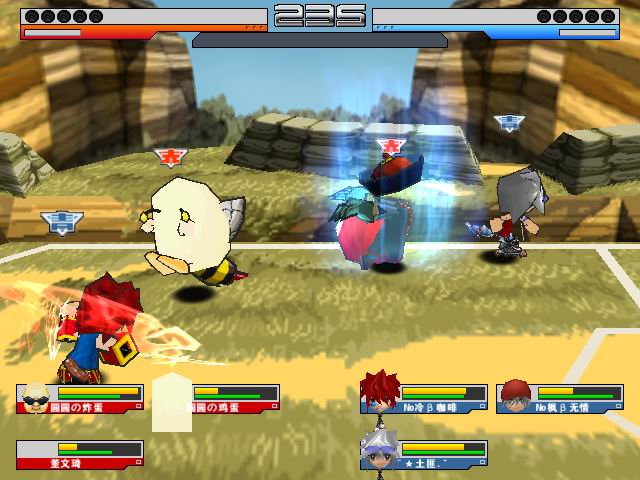
Task: Choose the 董文琦 player status panel
Action: pos(80,454)
